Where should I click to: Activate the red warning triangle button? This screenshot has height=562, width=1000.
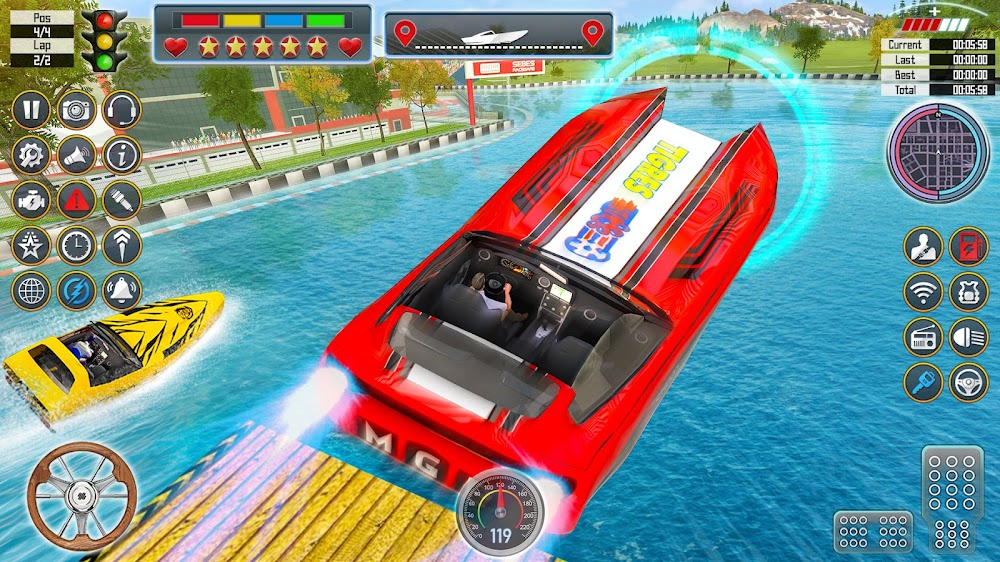[77, 200]
